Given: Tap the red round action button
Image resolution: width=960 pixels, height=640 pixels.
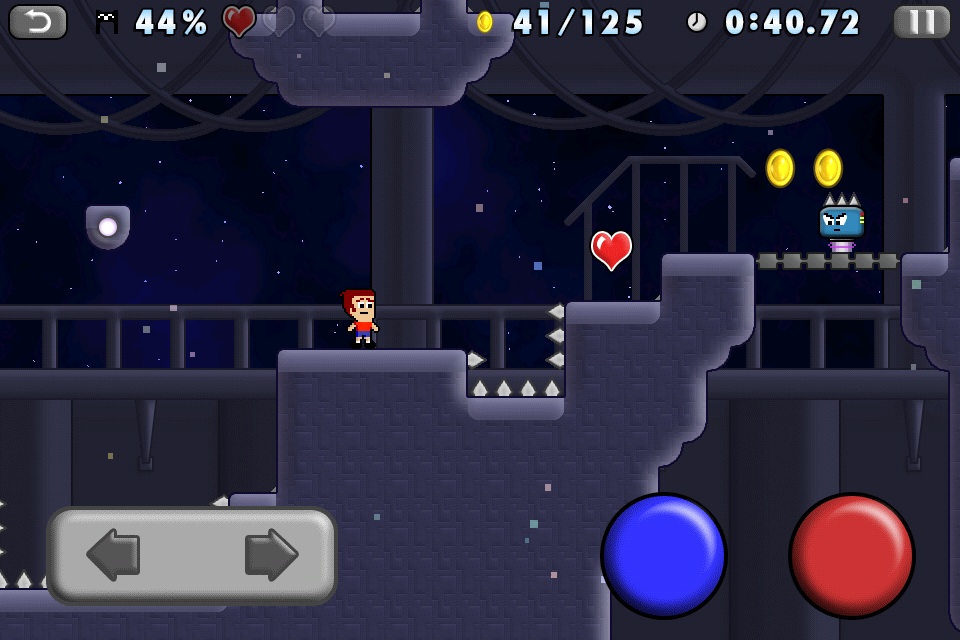Looking at the screenshot, I should tap(851, 555).
